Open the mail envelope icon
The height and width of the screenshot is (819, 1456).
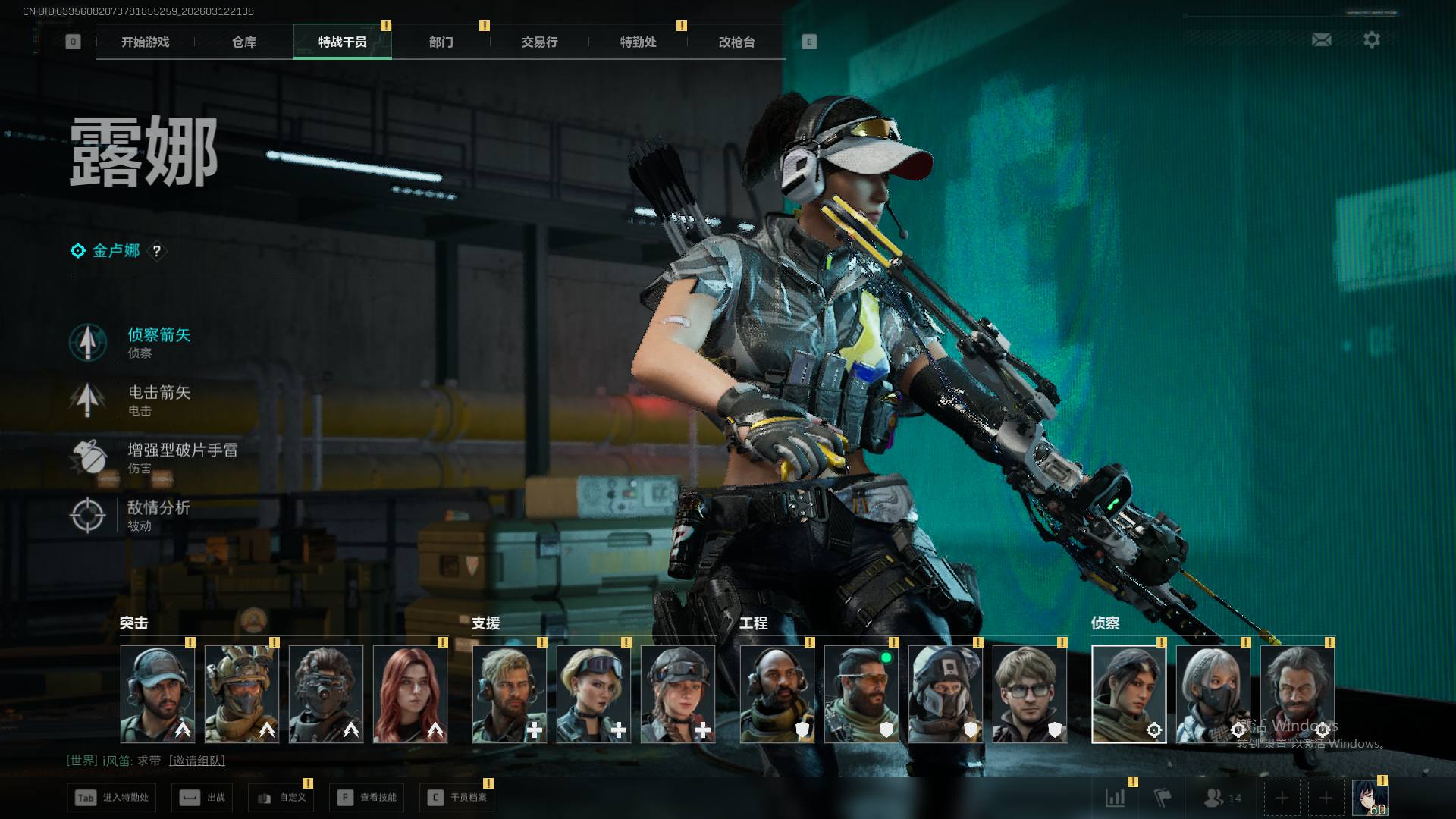click(x=1321, y=39)
